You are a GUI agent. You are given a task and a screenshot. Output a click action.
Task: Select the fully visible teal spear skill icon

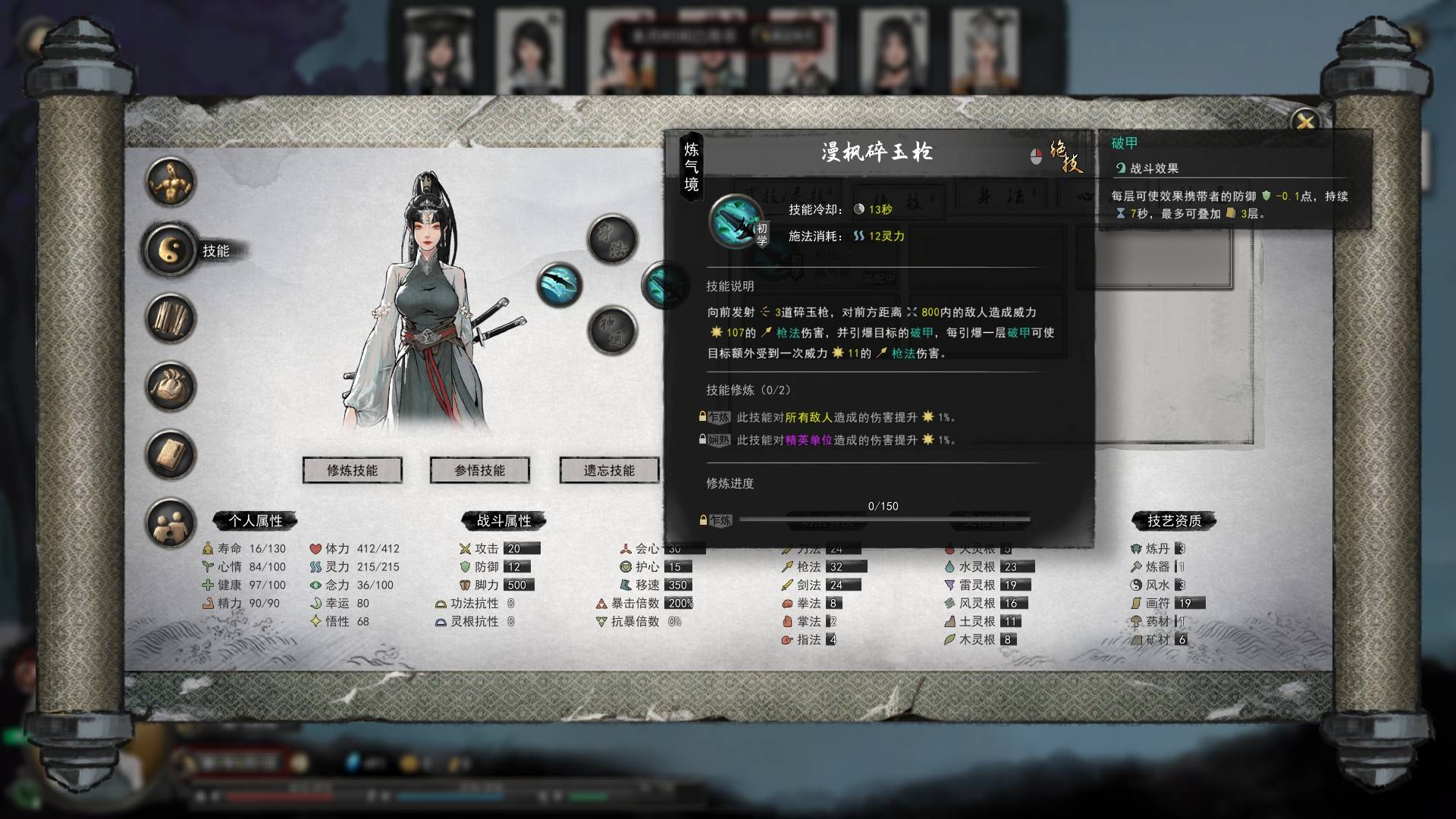560,285
